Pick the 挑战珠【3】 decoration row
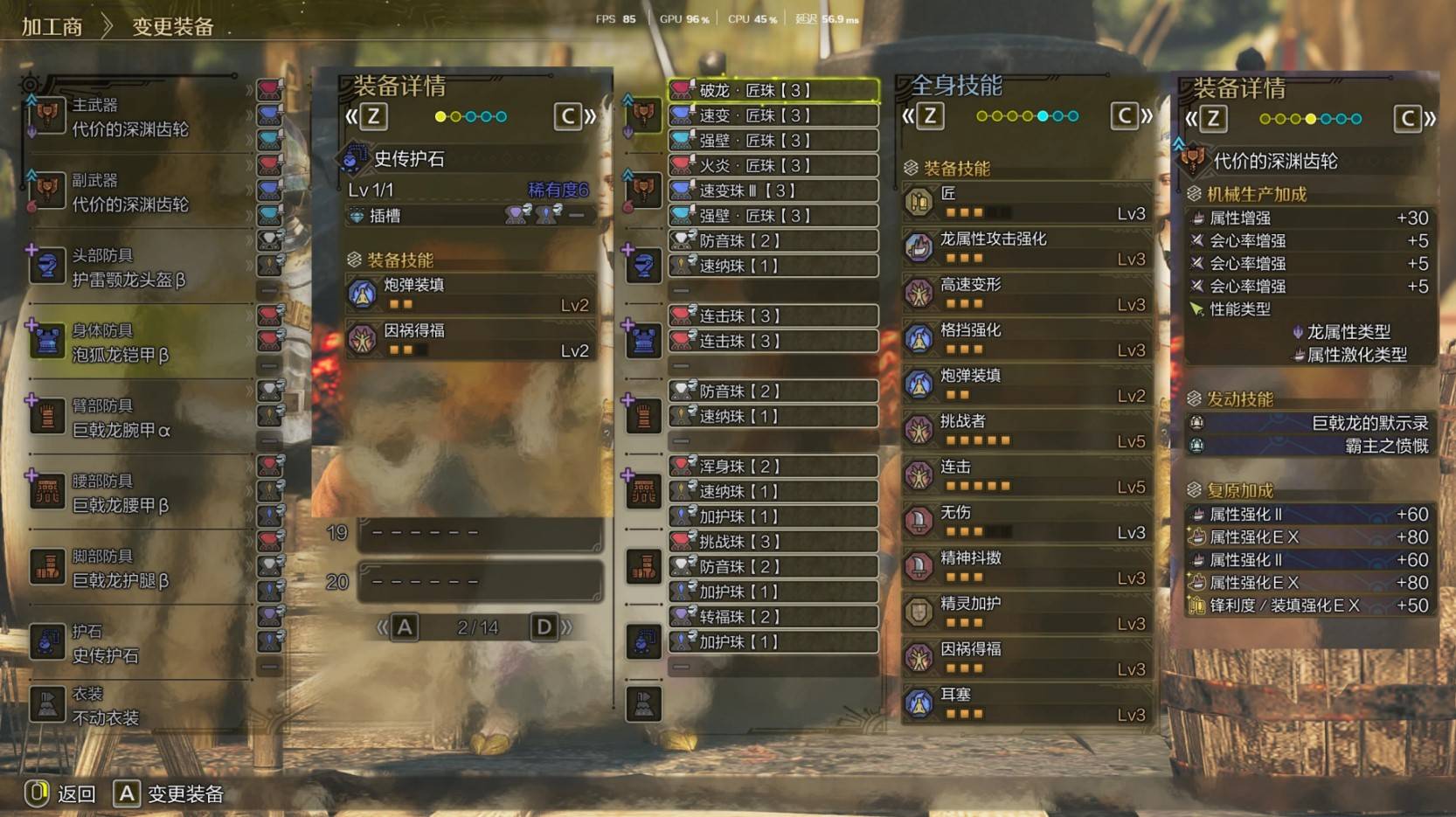 [x=773, y=542]
